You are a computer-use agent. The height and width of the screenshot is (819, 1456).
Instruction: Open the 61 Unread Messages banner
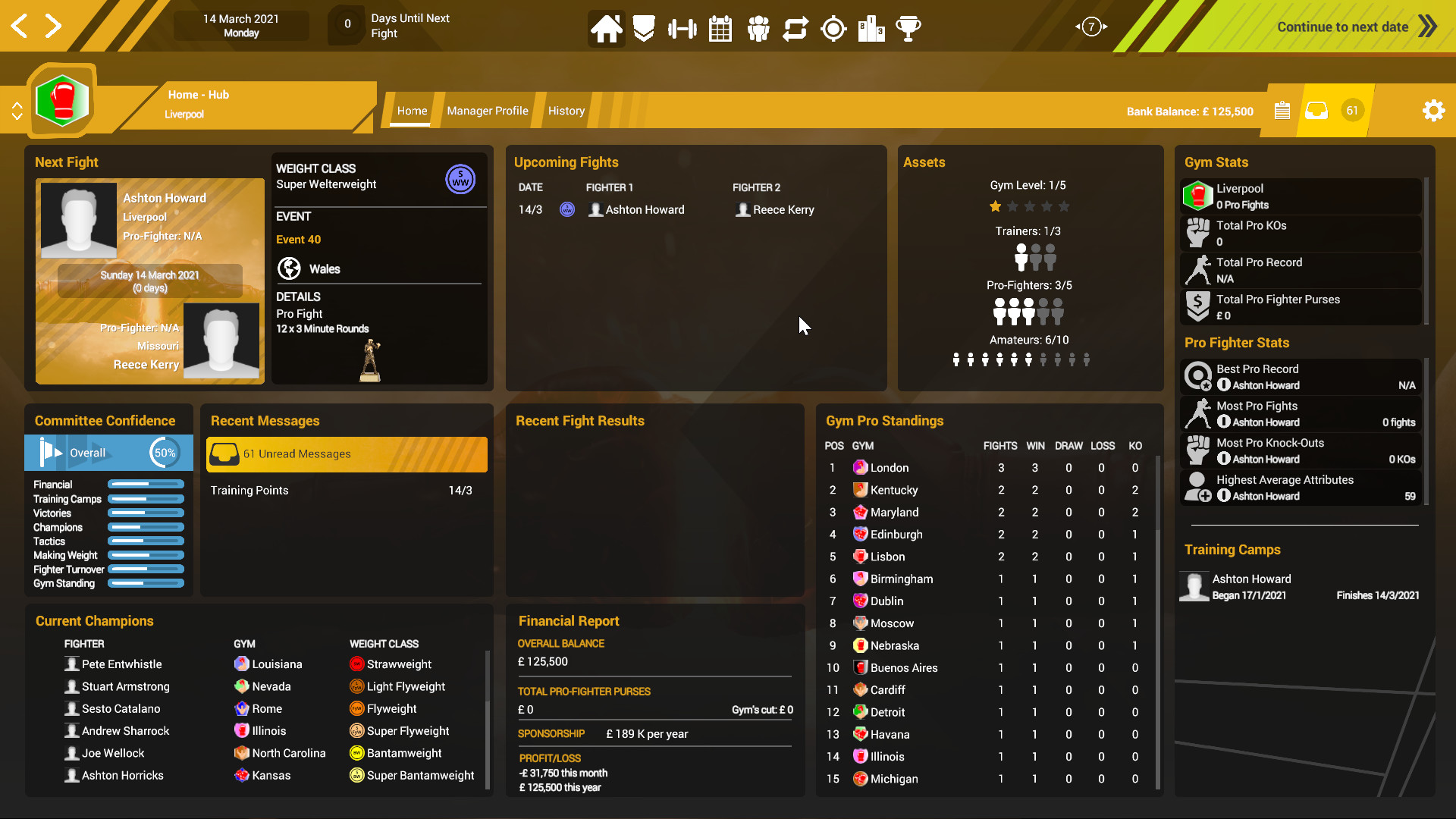point(346,454)
